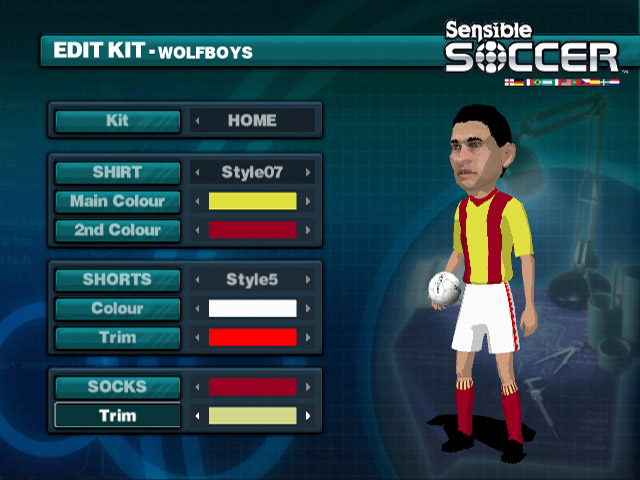Screen dimensions: 640x480
Task: Select the shirt 2nd Colour row
Action: tap(118, 230)
